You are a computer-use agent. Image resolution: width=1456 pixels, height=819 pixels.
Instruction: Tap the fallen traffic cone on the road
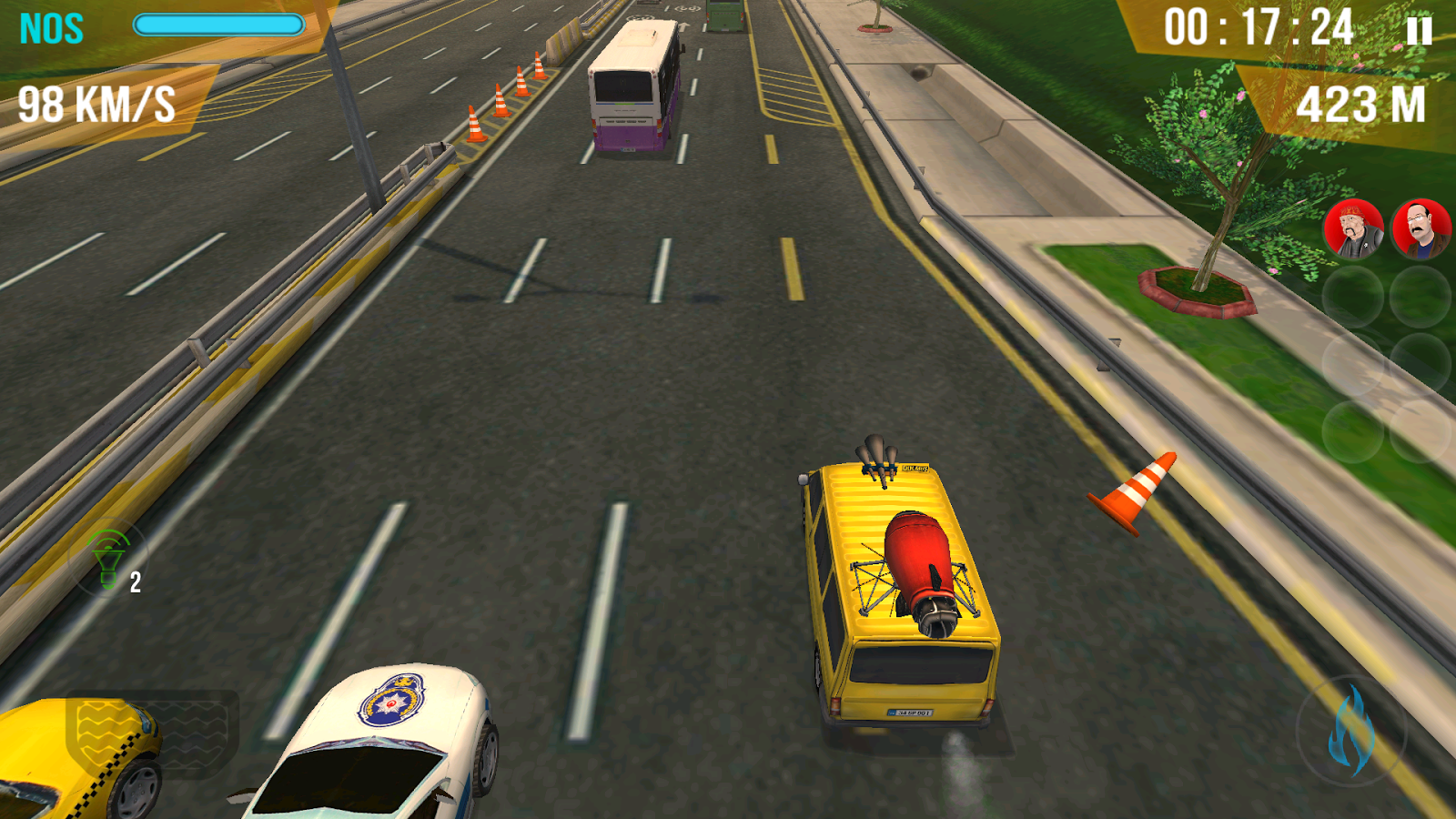click(1131, 491)
